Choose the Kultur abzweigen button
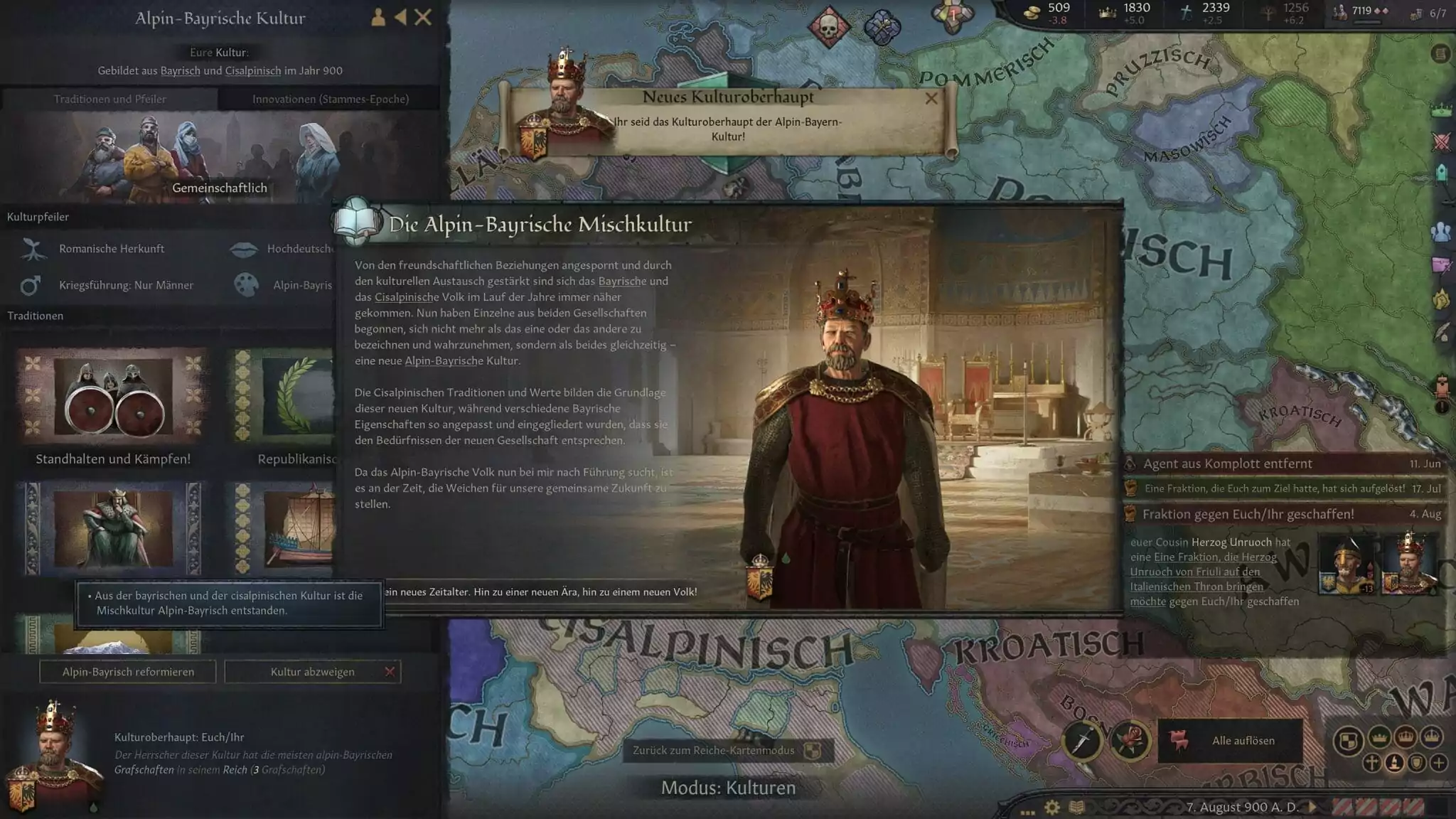This screenshot has height=819, width=1456. [312, 672]
